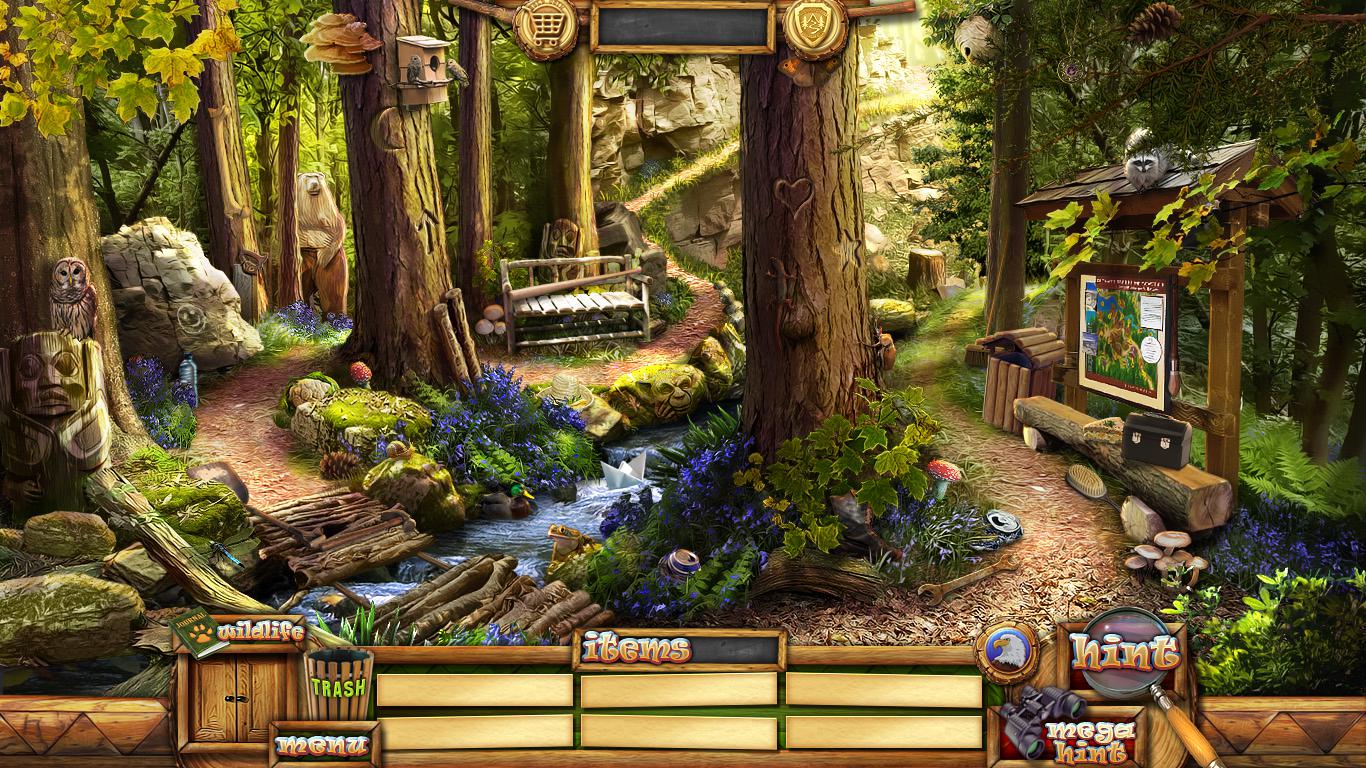Screen dimensions: 1366x768
Task: Click the bald eagle medallion
Action: pos(1006,652)
